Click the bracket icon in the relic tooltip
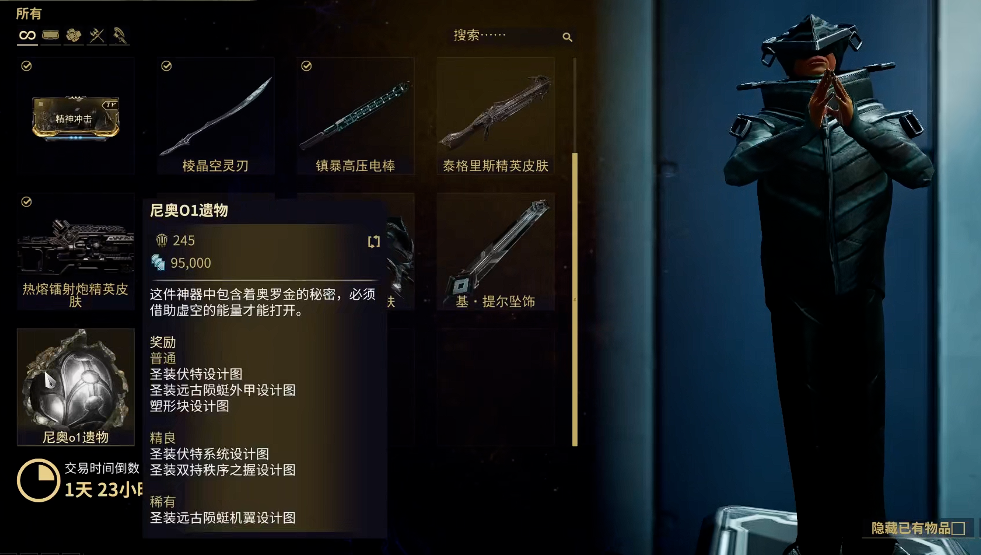Screen dimensions: 981x555 [x=374, y=241]
